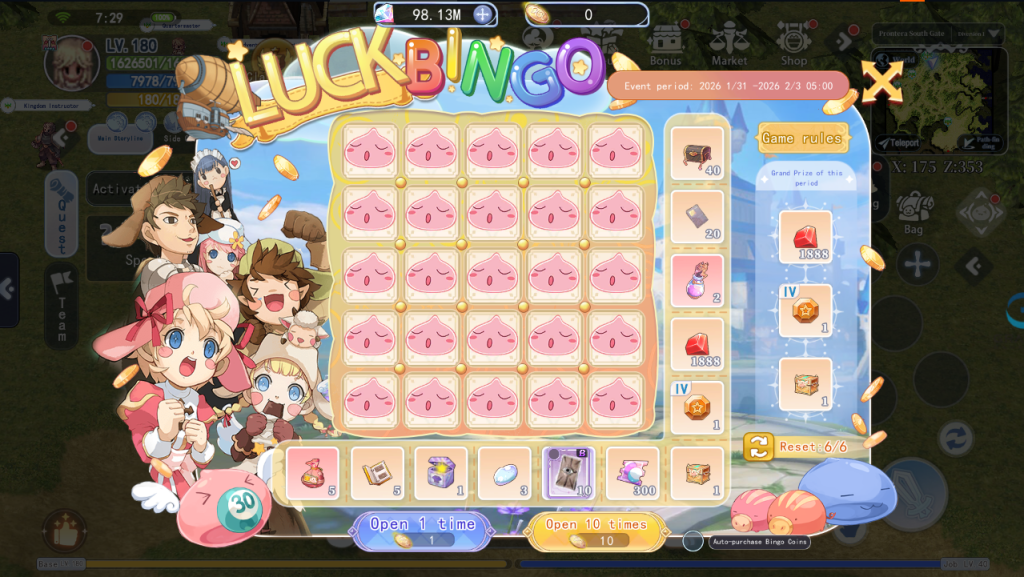Inspect the grey card reward worth 20
Image resolution: width=1024 pixels, height=577 pixels.
pyautogui.click(x=697, y=217)
